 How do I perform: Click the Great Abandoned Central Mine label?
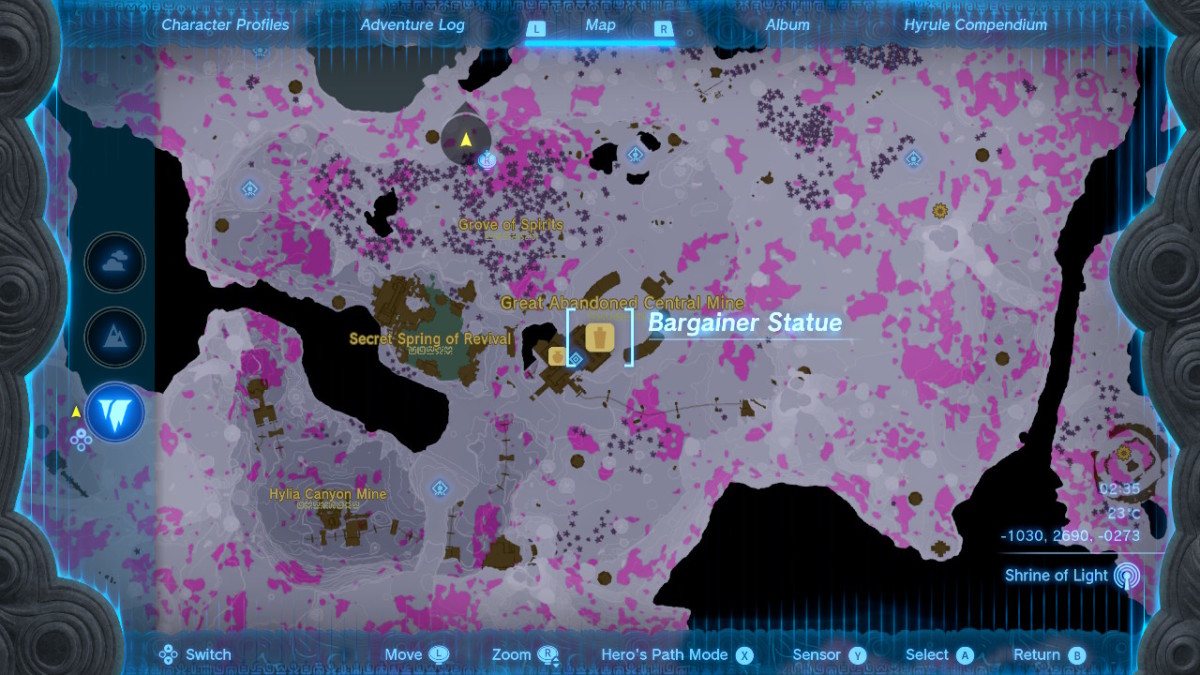point(622,303)
